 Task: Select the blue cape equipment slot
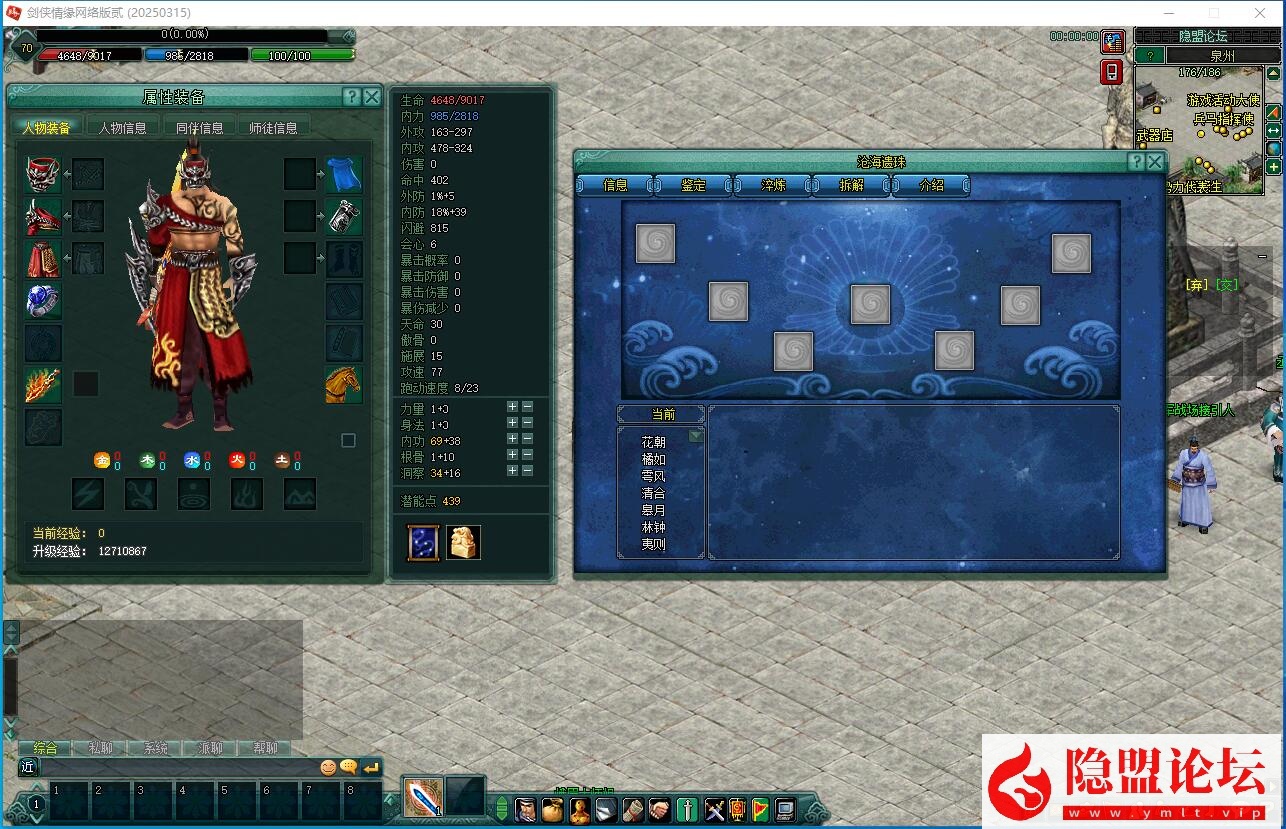[x=343, y=174]
